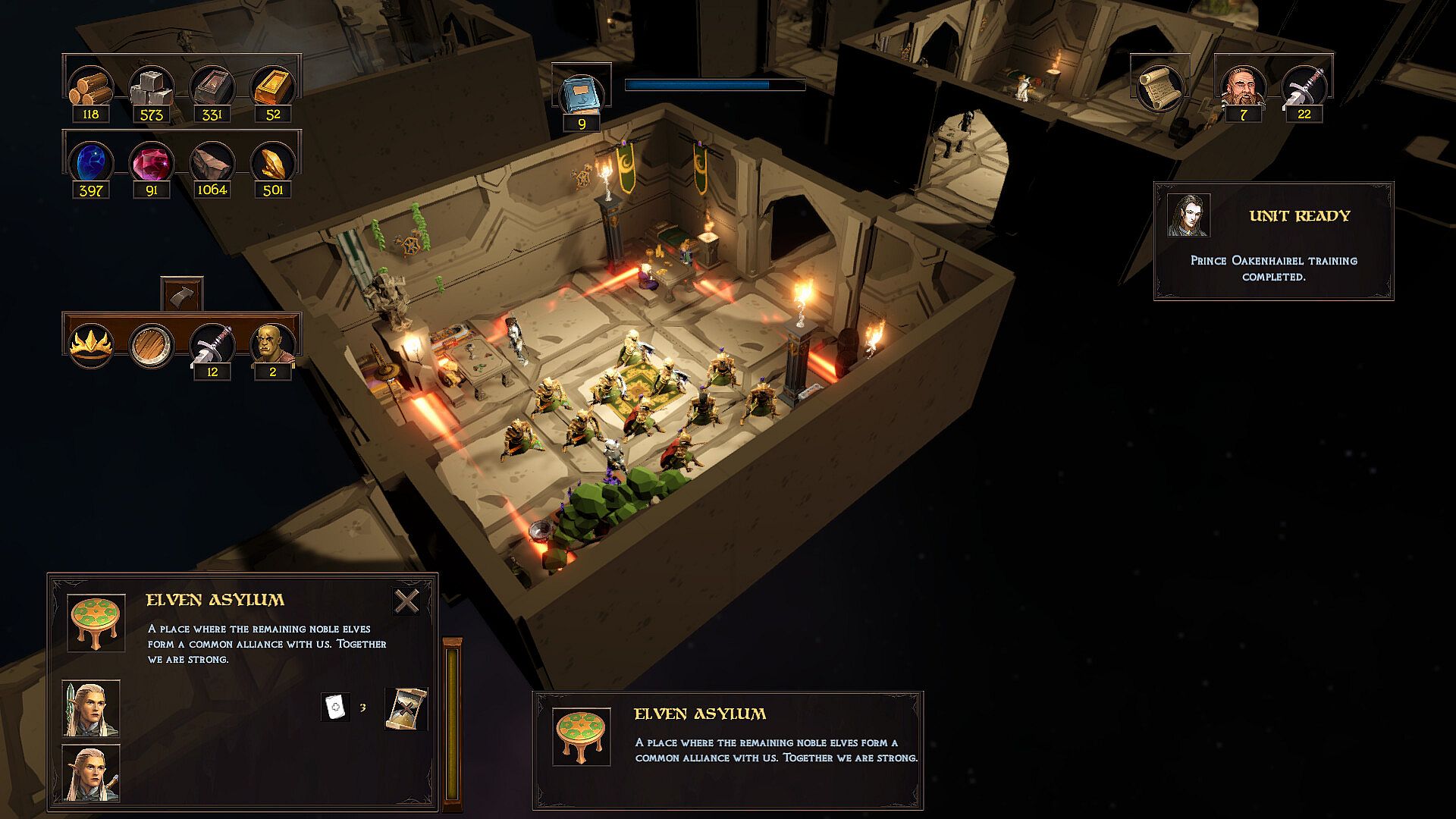Select the elf portrait with the green blade
1456x819 pixels.
click(x=91, y=708)
